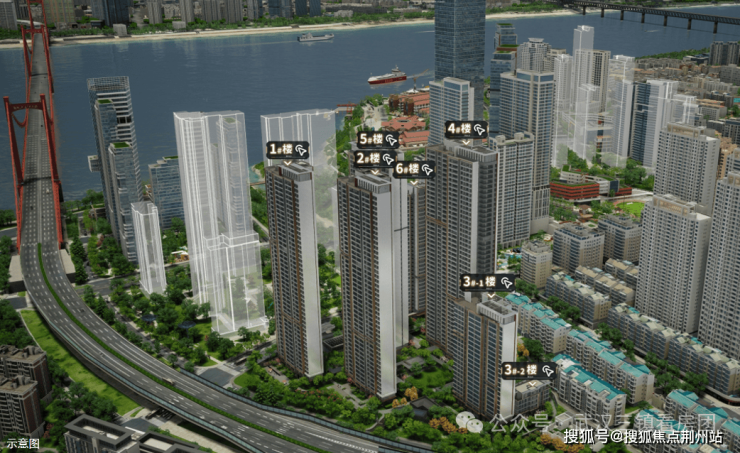Open the 5#楼 building marker
Image resolution: width=740 pixels, height=453 pixels.
coord(378,139)
